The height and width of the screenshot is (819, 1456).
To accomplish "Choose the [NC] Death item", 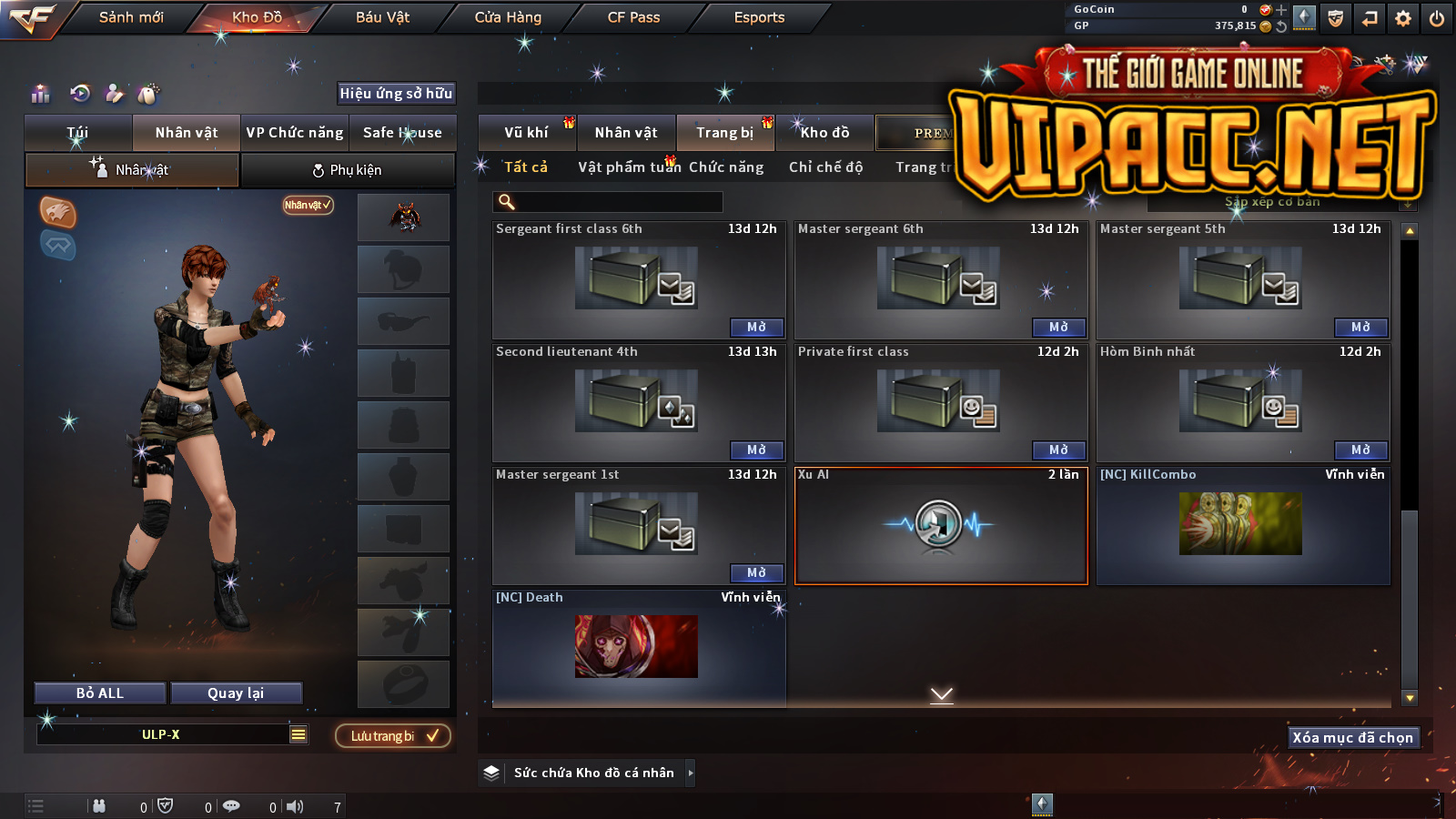I will click(637, 646).
